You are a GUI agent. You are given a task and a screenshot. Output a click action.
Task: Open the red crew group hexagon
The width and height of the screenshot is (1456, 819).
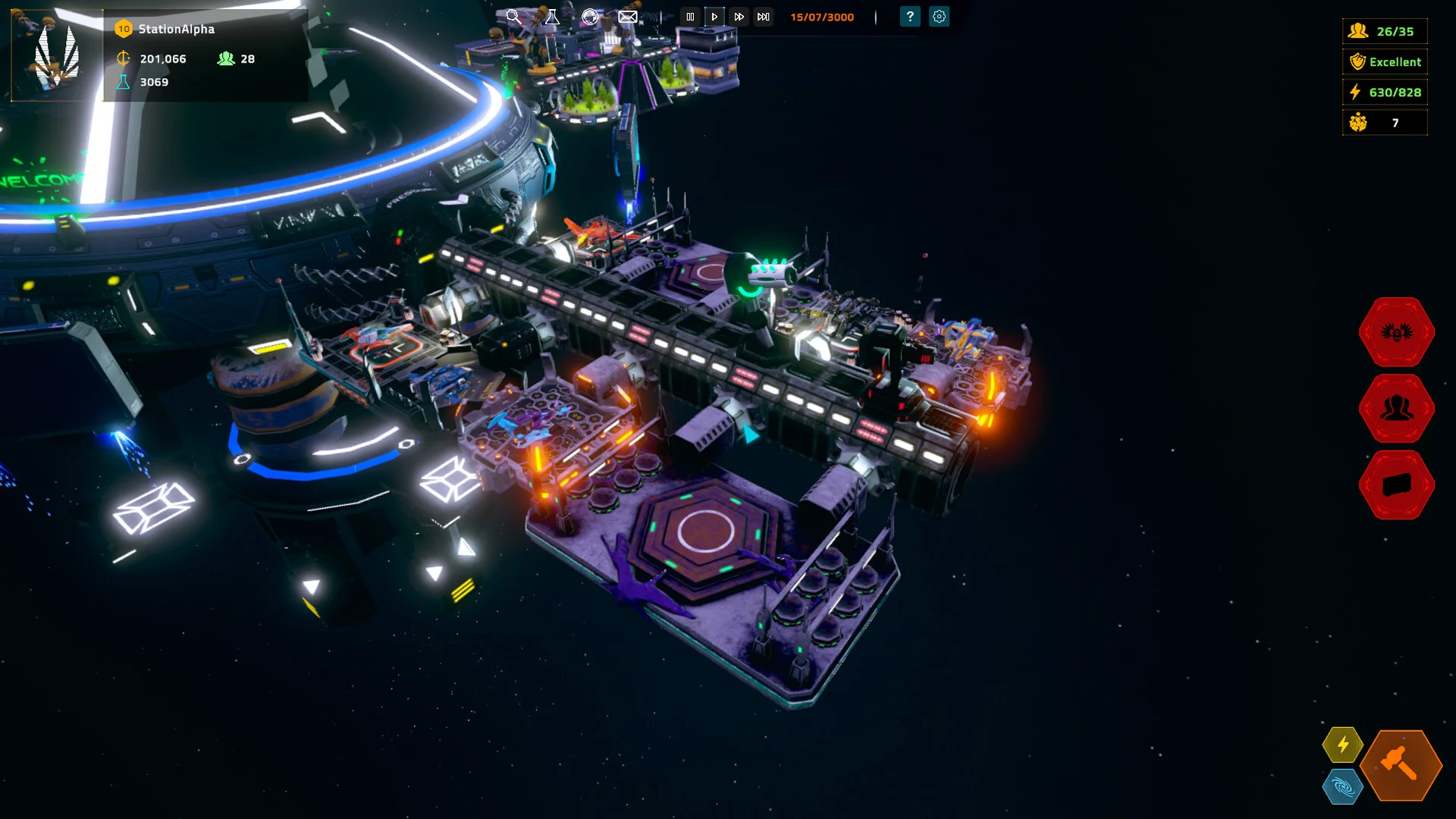click(1396, 409)
